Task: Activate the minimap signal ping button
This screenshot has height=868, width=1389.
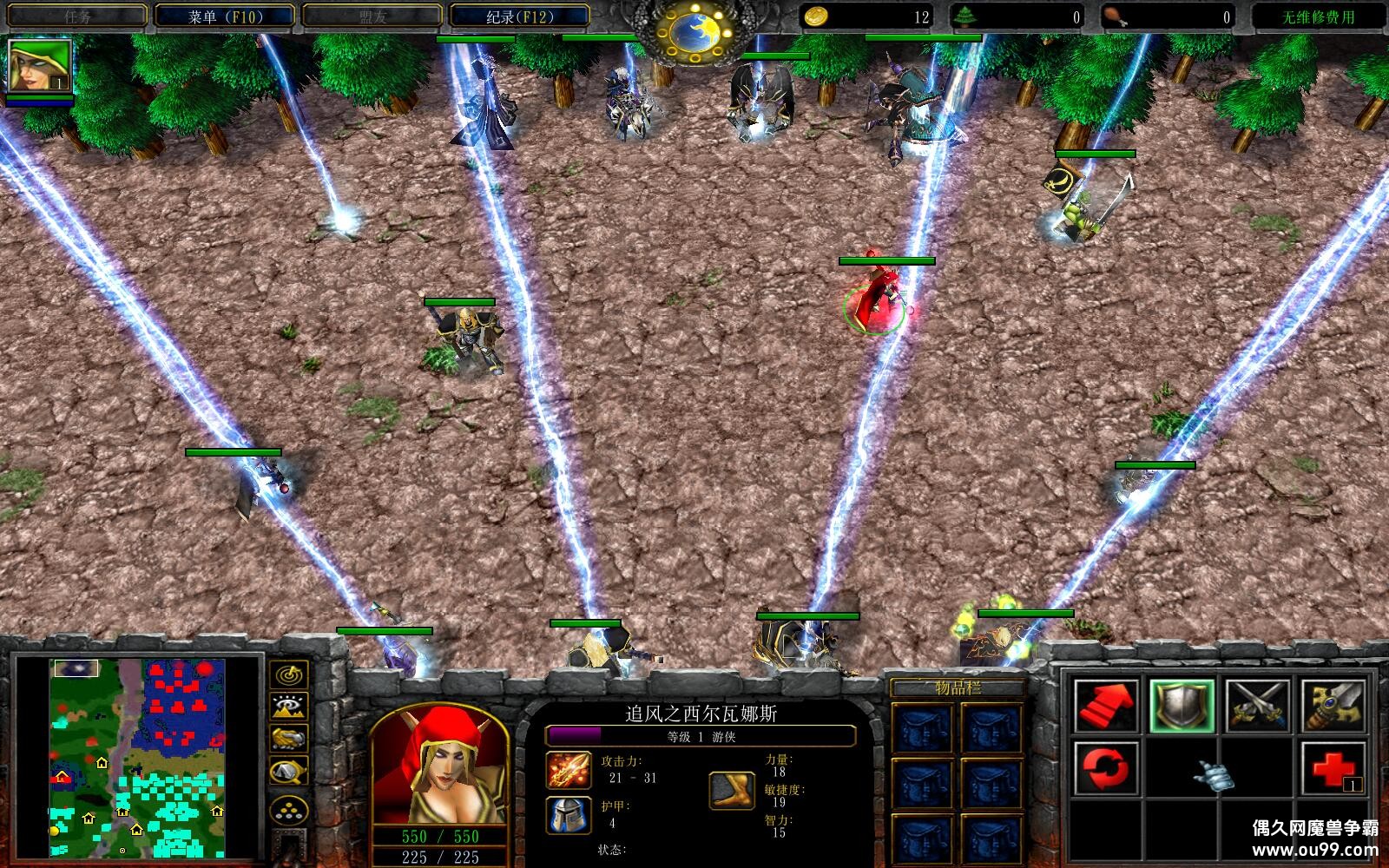Action: (287, 674)
